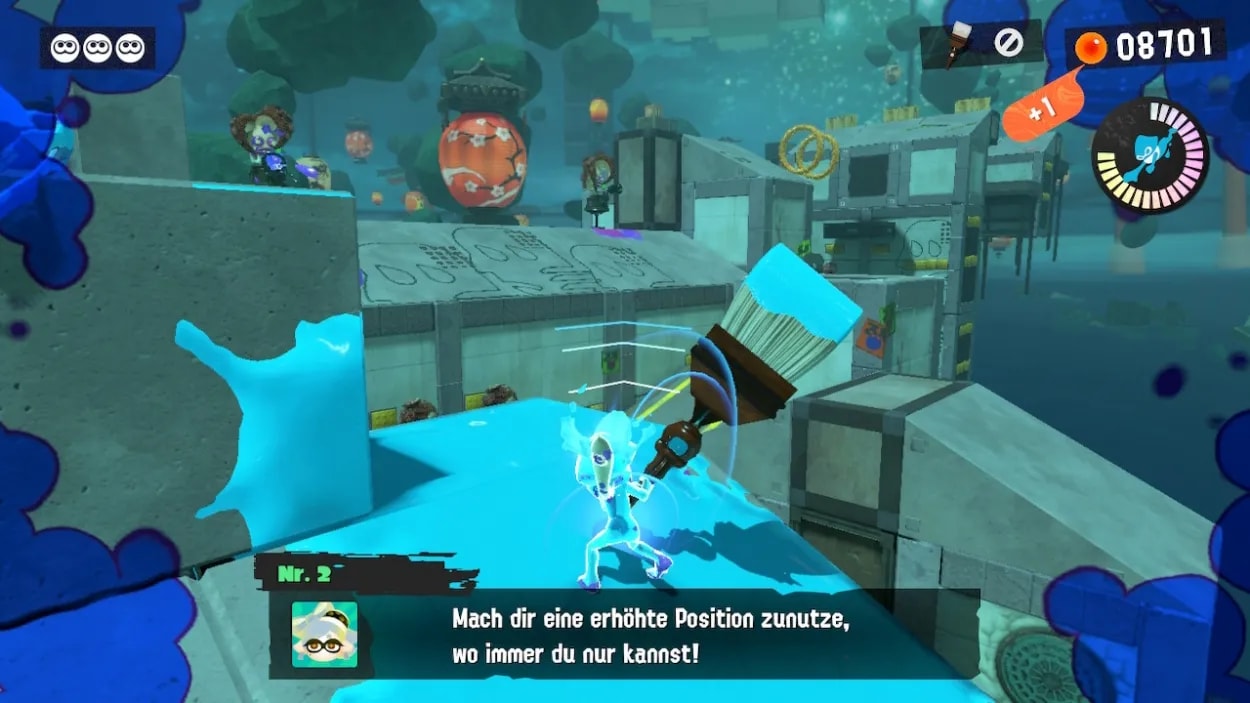Select the disabled sub weapon icon
Screen dimensions: 1250x703
coord(1007,42)
